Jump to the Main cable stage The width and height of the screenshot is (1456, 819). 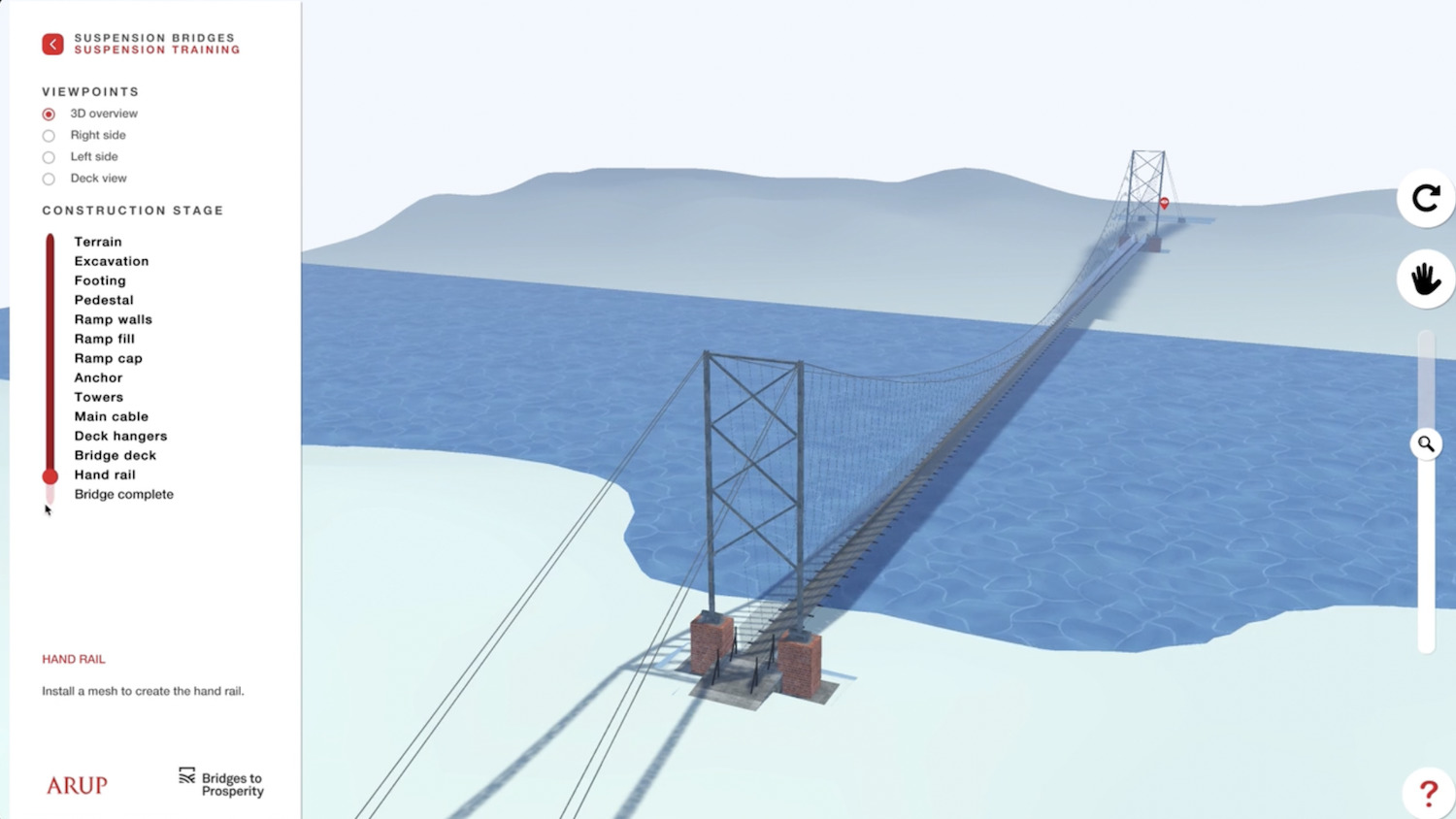[x=111, y=416]
